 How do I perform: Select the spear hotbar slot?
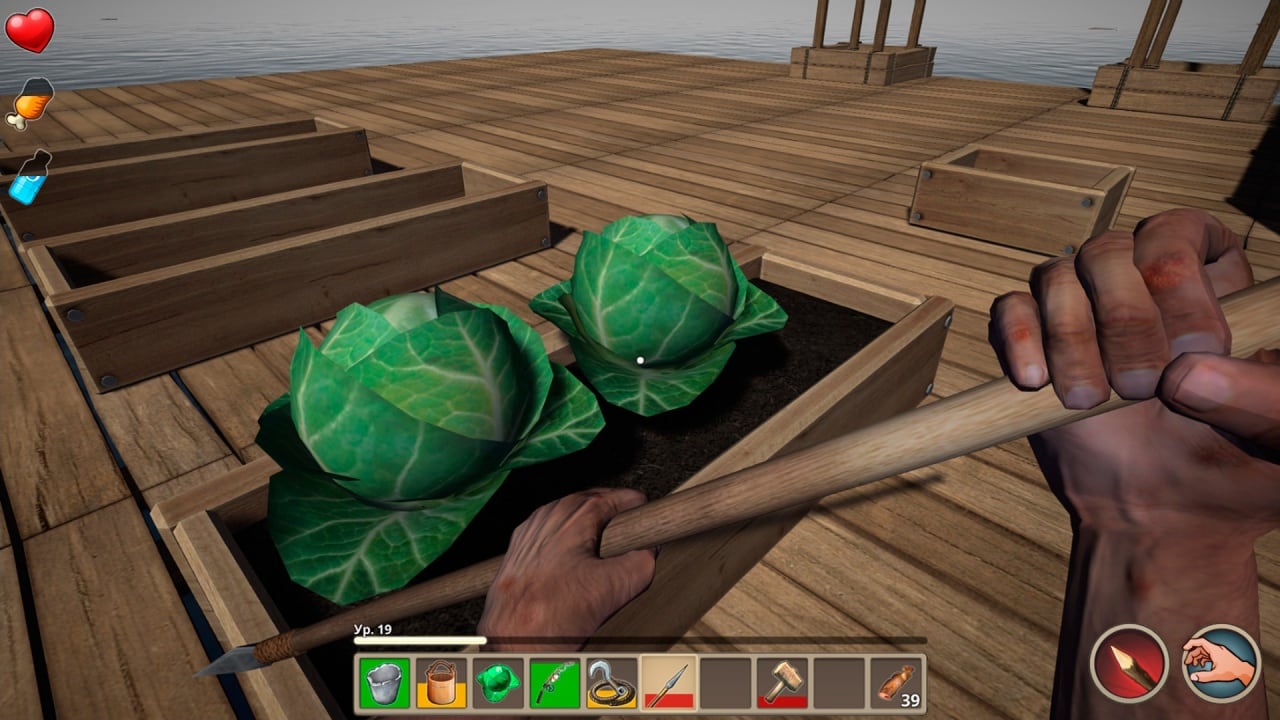669,683
